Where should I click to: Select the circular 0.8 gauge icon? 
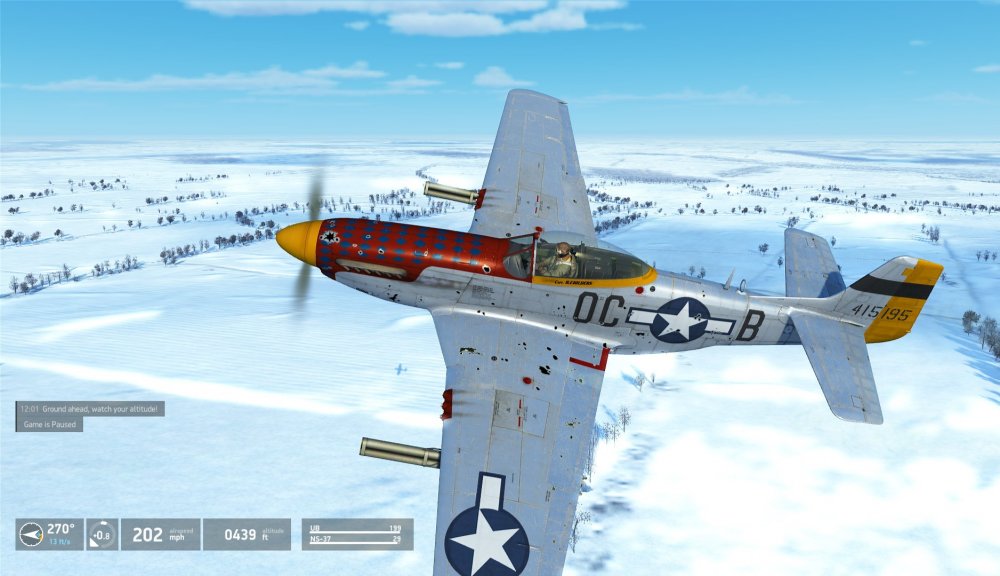click(102, 534)
